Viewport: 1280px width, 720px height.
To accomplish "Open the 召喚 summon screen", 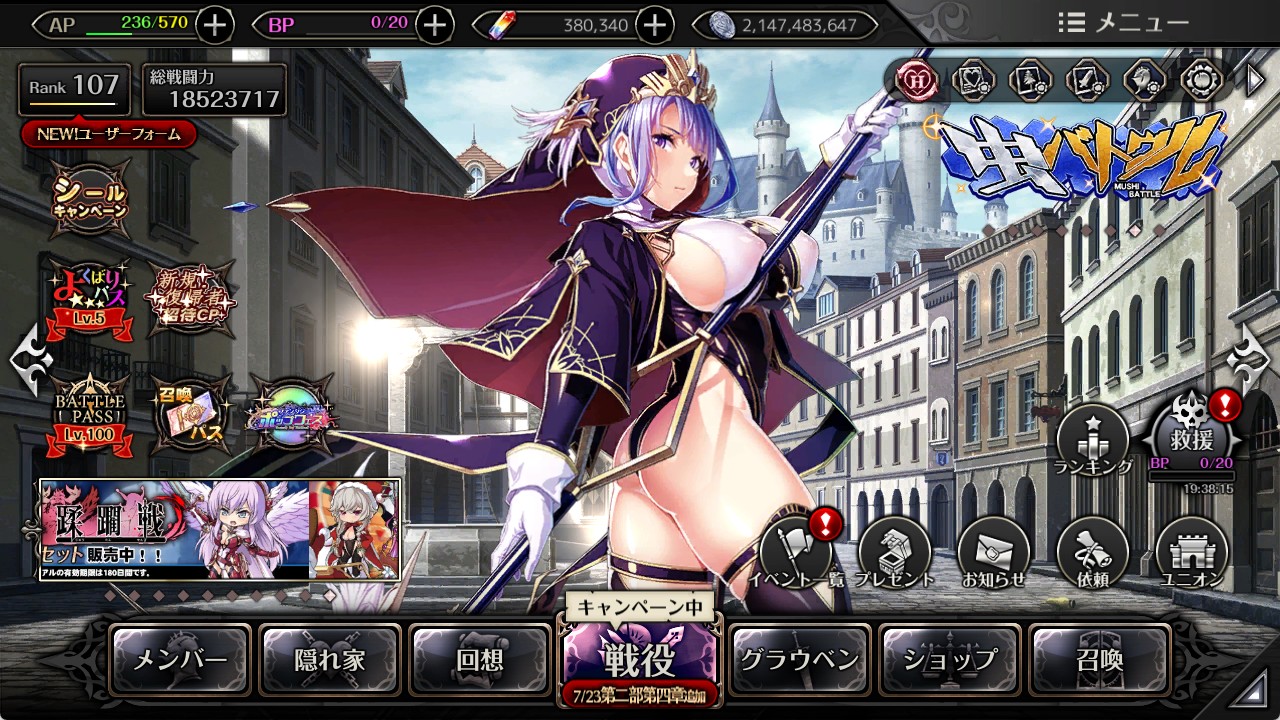I will point(1099,660).
